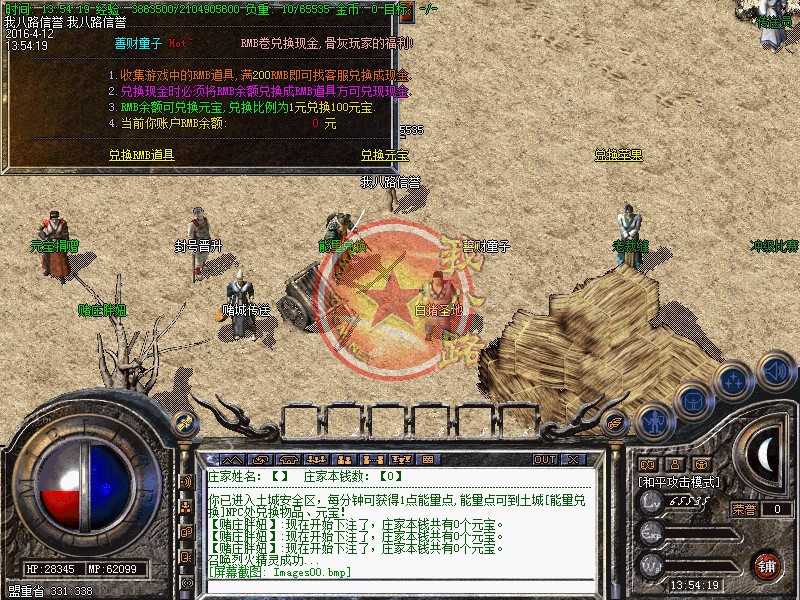800x600 pixels.
Task: Click the sound-wave icon left of the chat box
Action: [185, 482]
